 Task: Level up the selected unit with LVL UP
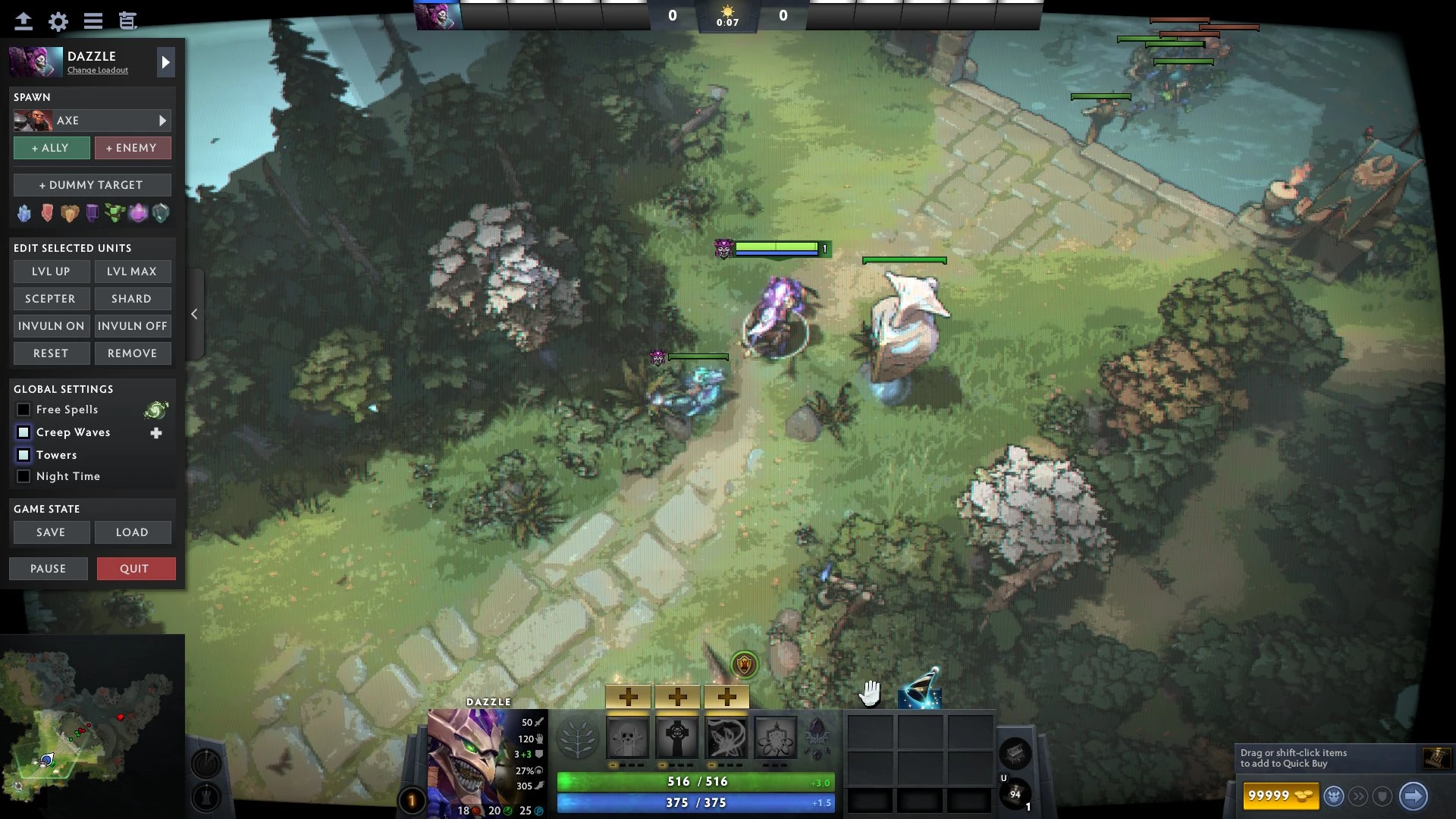tap(52, 271)
